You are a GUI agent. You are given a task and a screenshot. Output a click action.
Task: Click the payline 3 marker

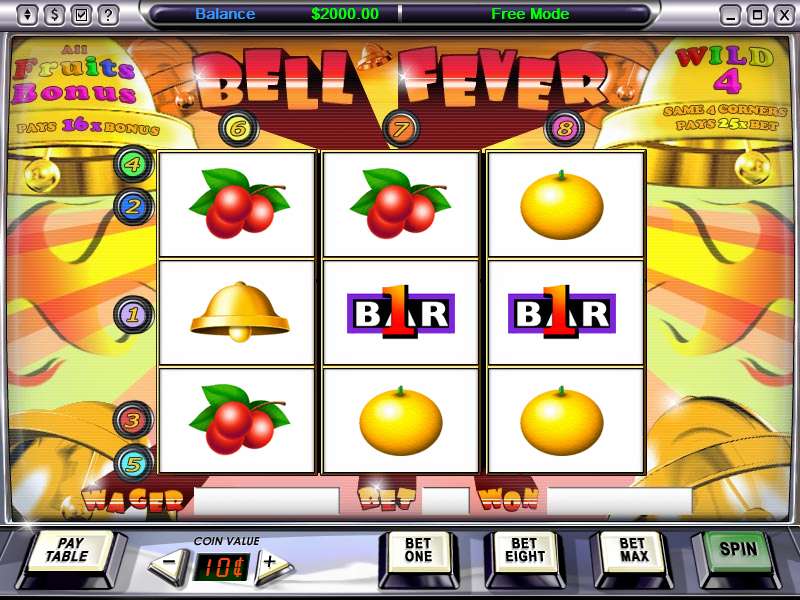point(133,421)
